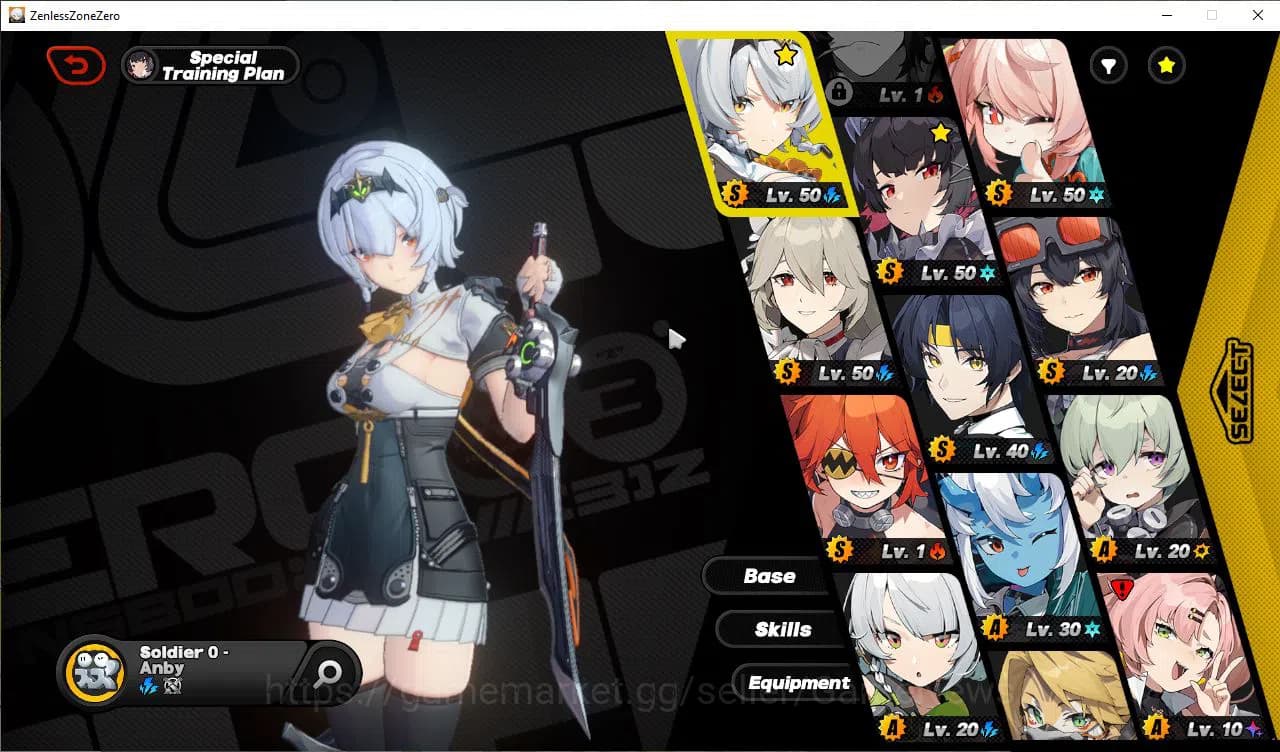Toggle the favorite star on the black-haired Lv. 50 agent

tap(940, 132)
